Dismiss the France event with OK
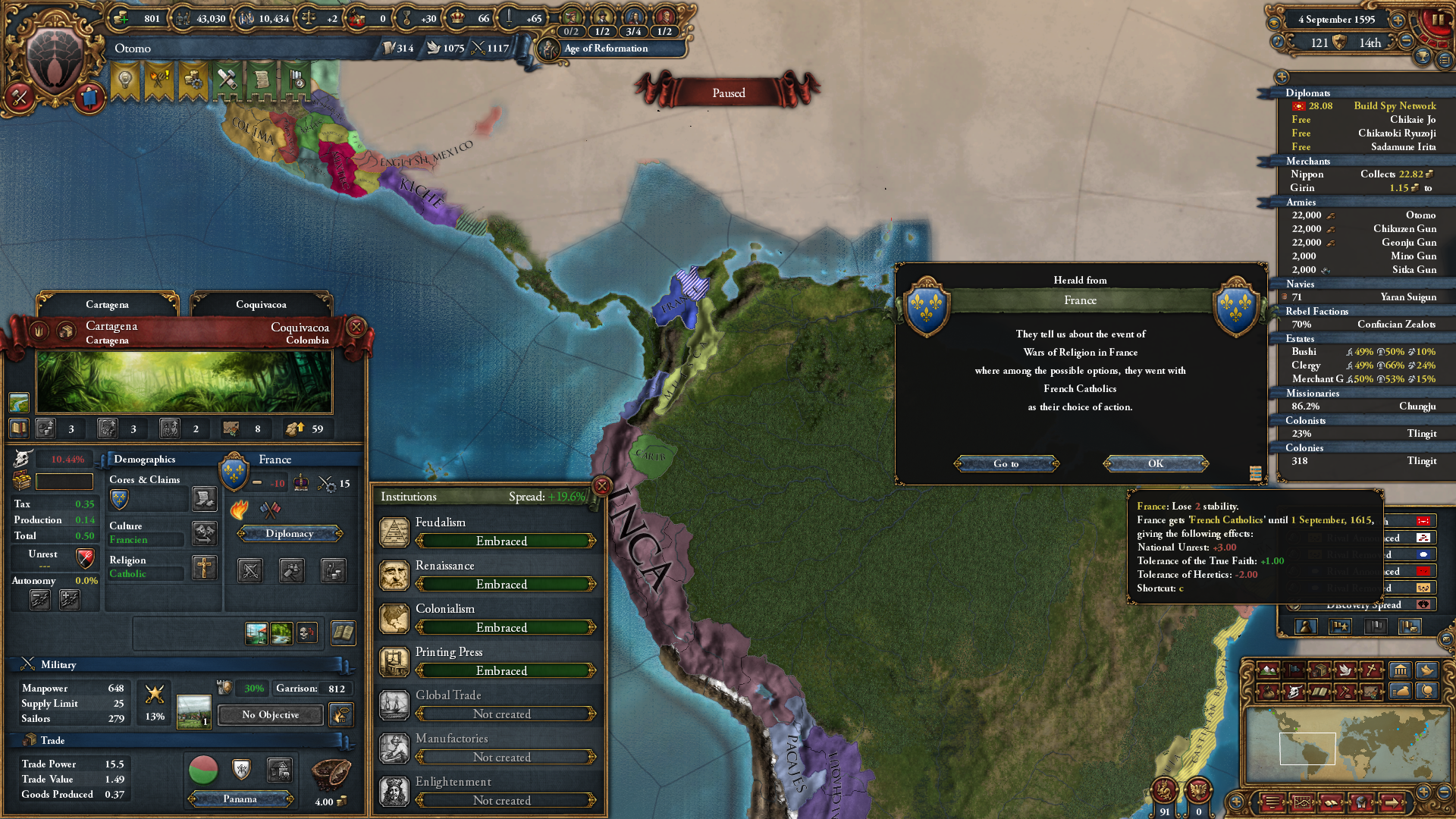The image size is (1456, 819). pyautogui.click(x=1155, y=463)
